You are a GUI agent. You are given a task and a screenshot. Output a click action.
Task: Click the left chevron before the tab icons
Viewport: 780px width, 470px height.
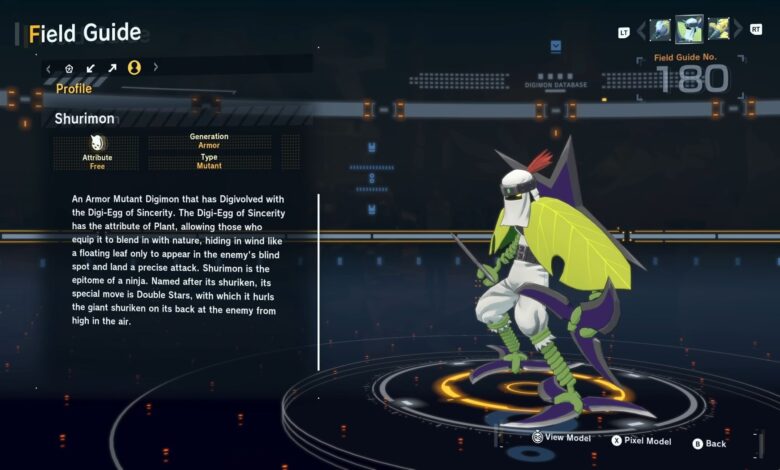(x=49, y=68)
